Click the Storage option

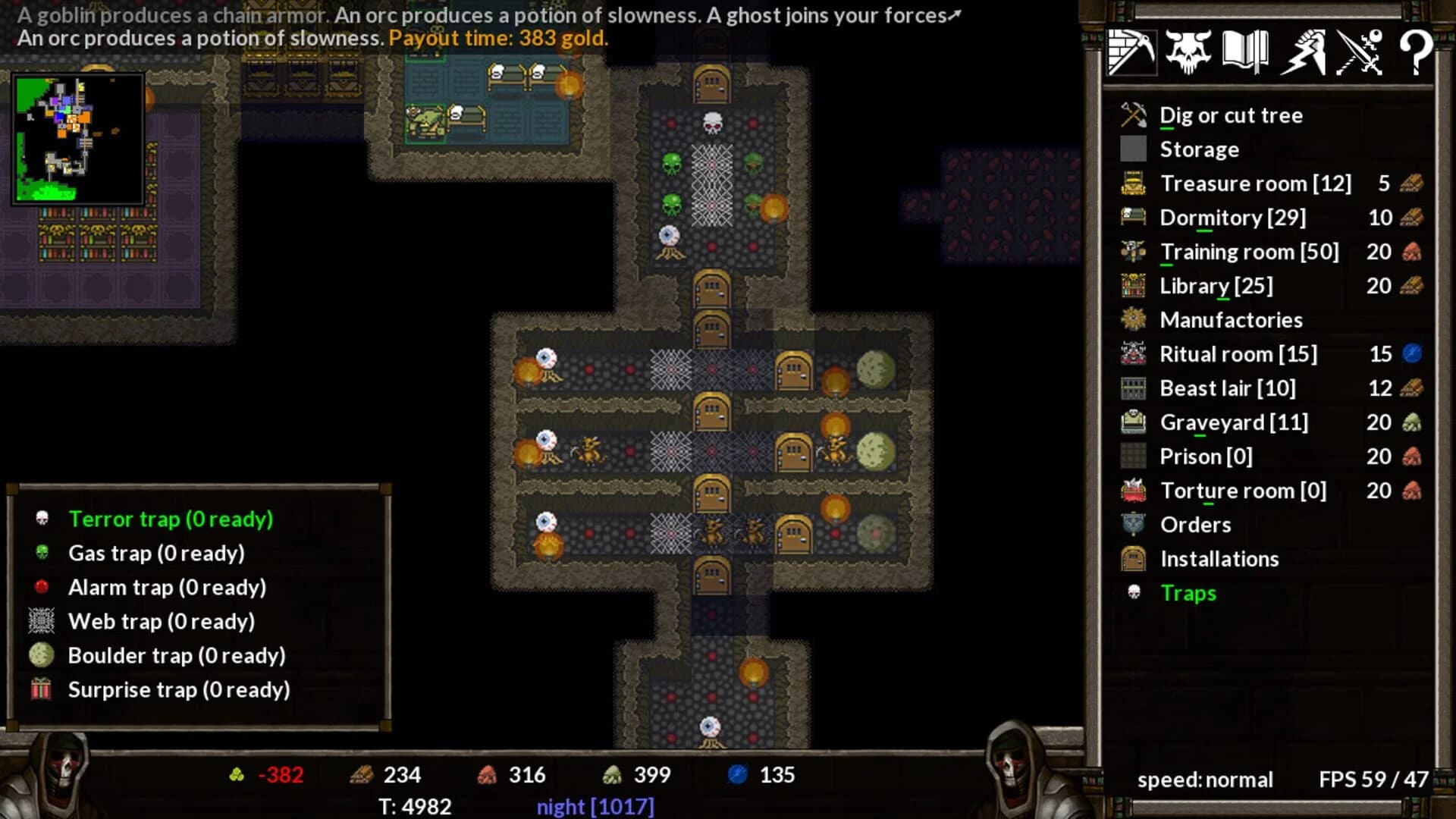(1200, 149)
